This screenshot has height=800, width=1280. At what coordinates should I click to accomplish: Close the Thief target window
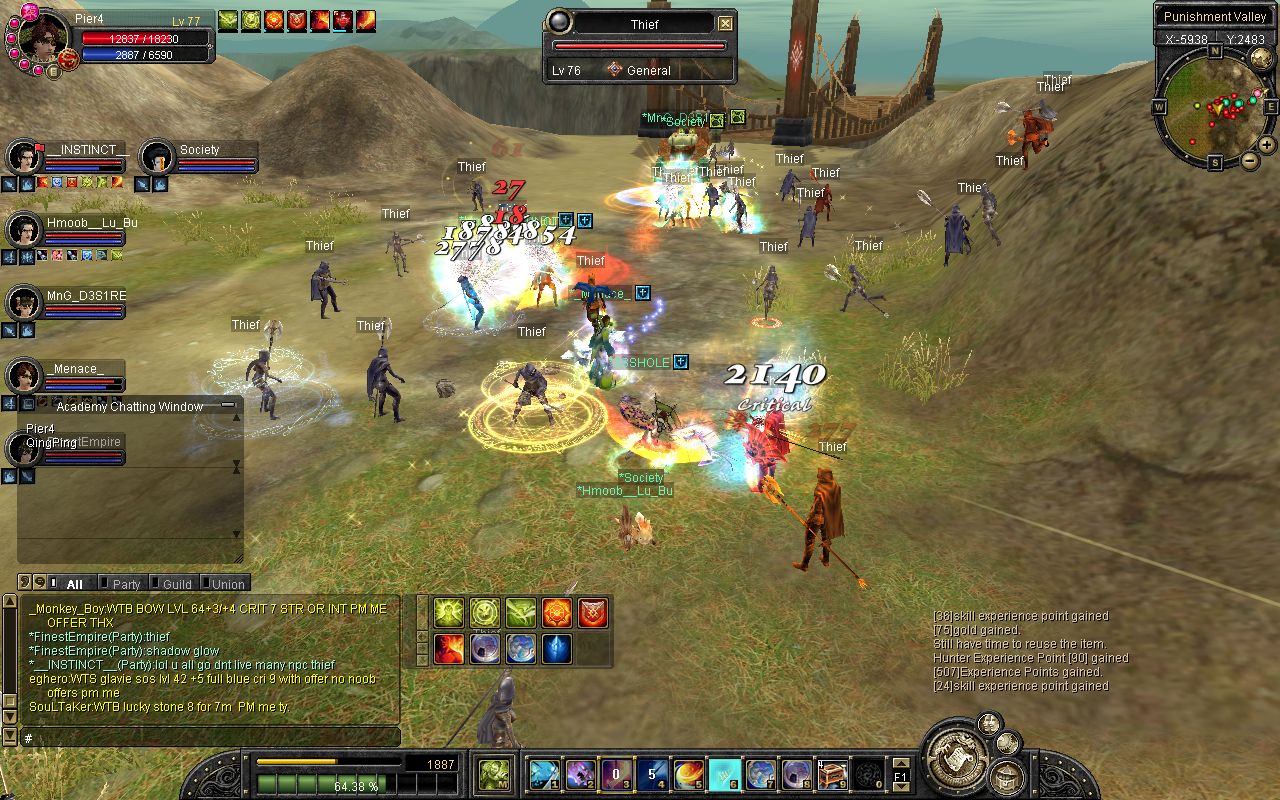click(725, 24)
